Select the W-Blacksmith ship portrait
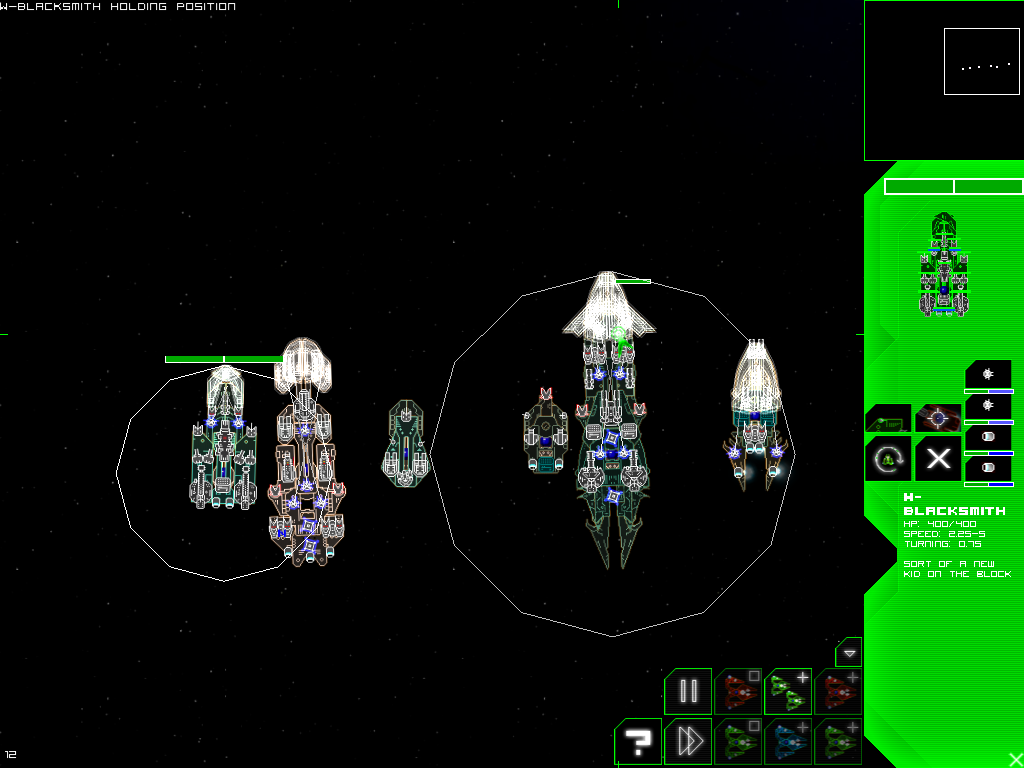Screen dimensions: 1024x768 [x=942, y=265]
